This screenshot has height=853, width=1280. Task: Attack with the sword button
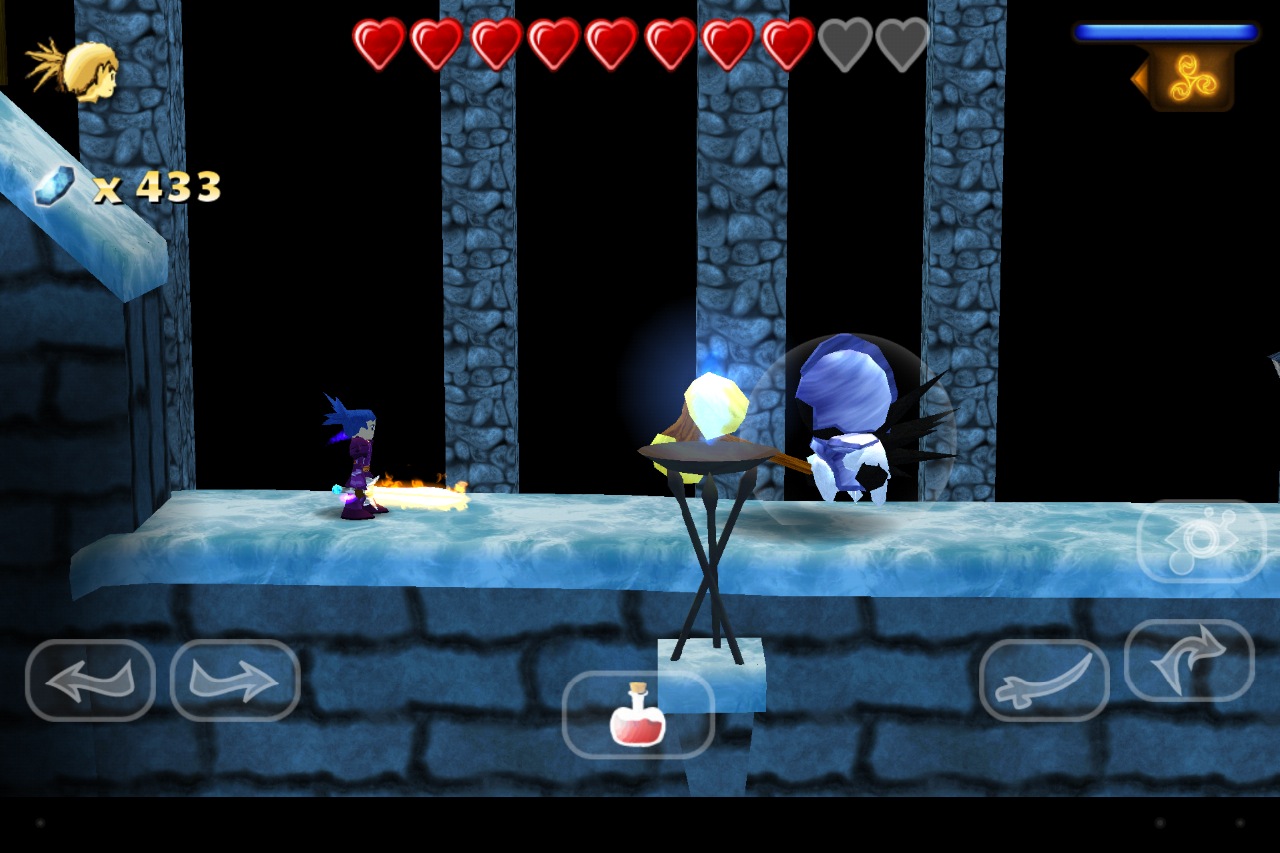click(x=1044, y=680)
